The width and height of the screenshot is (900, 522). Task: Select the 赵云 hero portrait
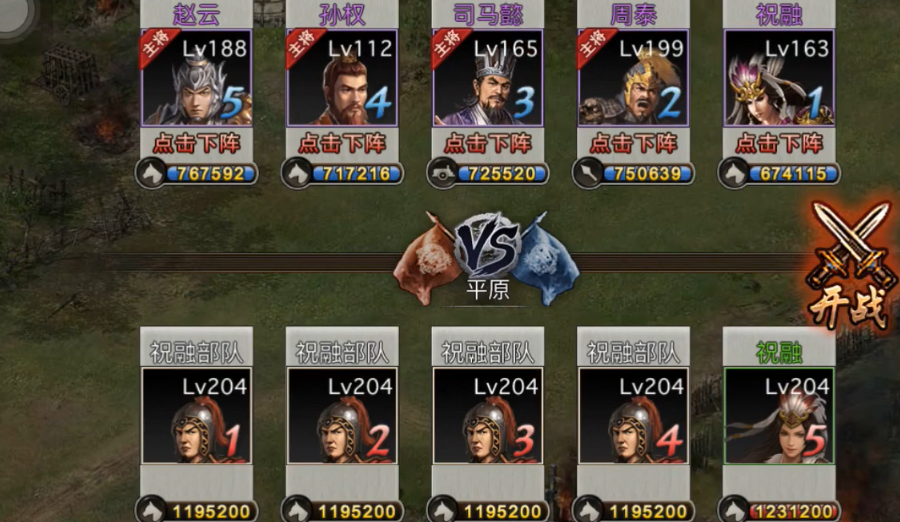coord(196,78)
